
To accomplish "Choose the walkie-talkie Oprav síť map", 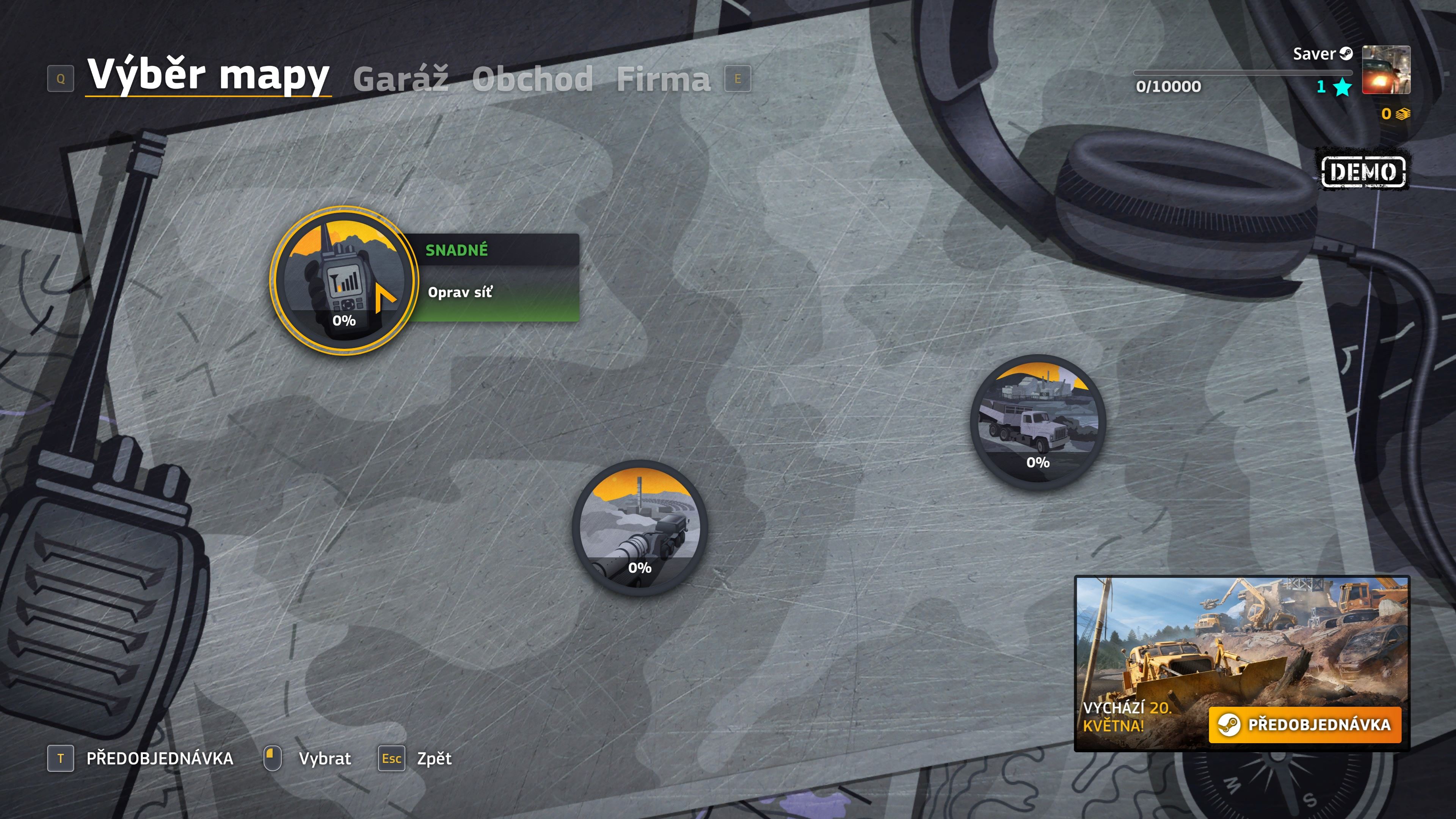I will 344,280.
